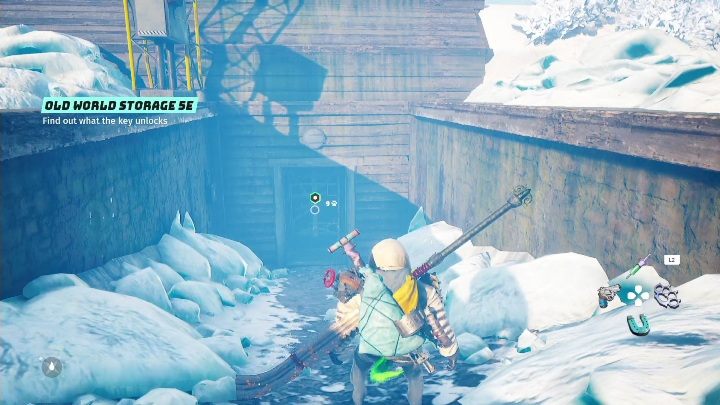Viewport: 720px width, 405px height.
Task: Open the Old World Storage 5E quest tracker
Action: tap(118, 105)
